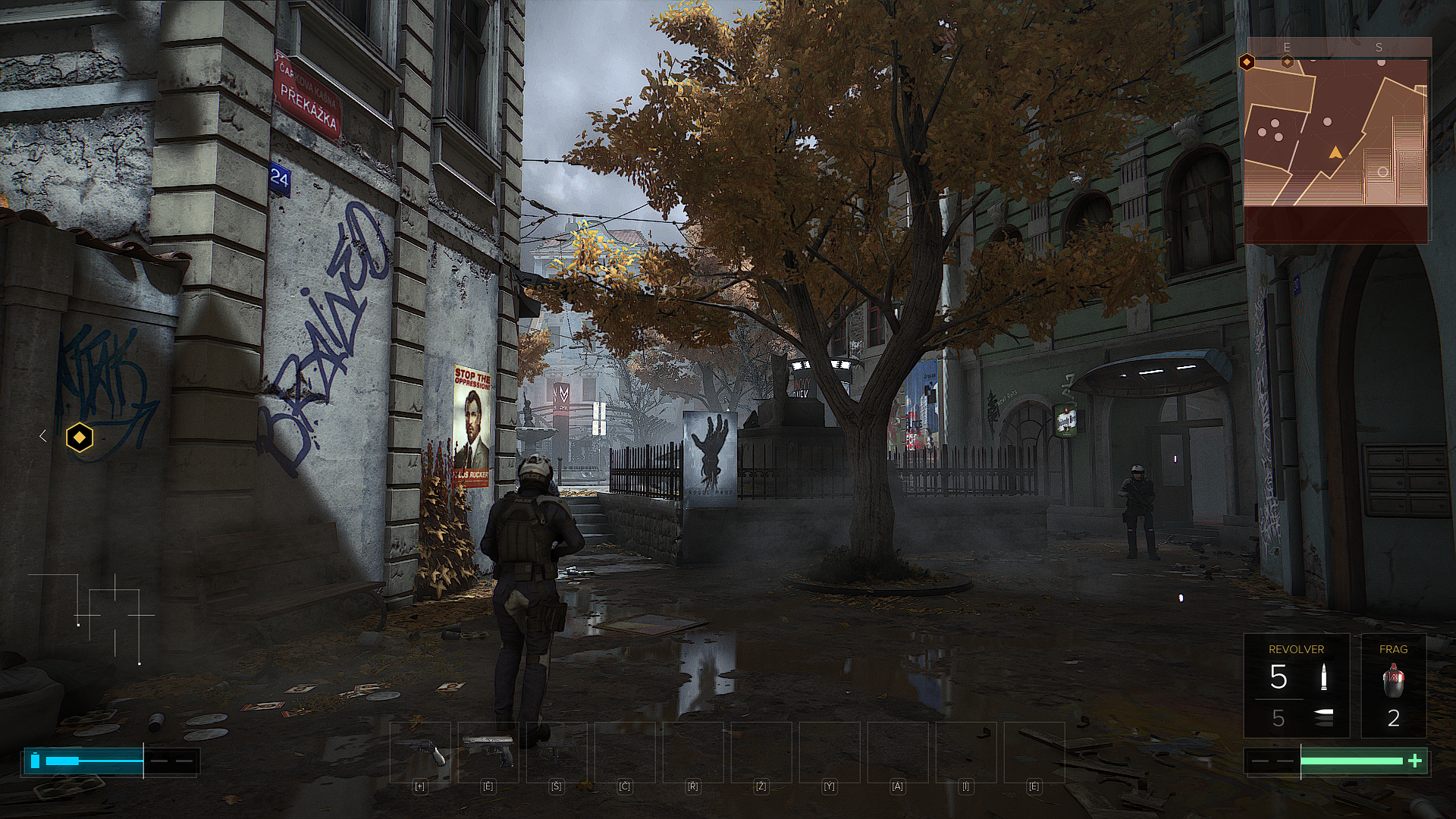Screen dimensions: 1456x819
Task: Click the player arrow on the minimap
Action: (x=1335, y=153)
